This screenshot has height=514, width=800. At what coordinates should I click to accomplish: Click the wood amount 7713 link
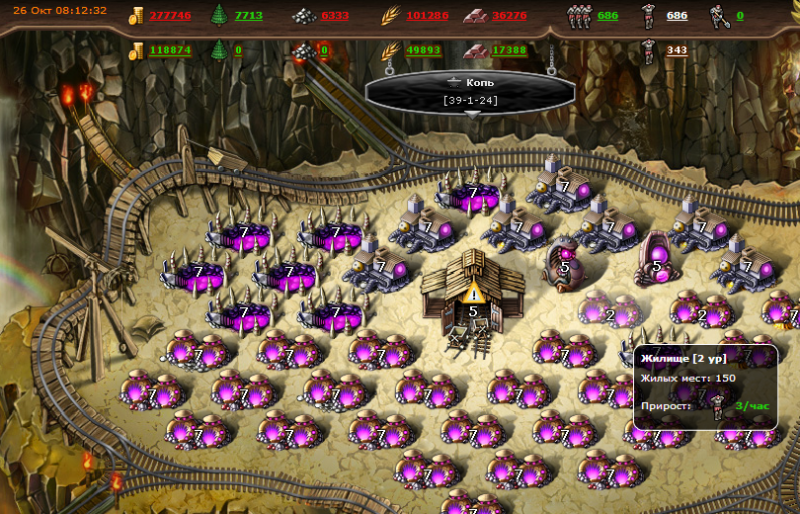(249, 16)
